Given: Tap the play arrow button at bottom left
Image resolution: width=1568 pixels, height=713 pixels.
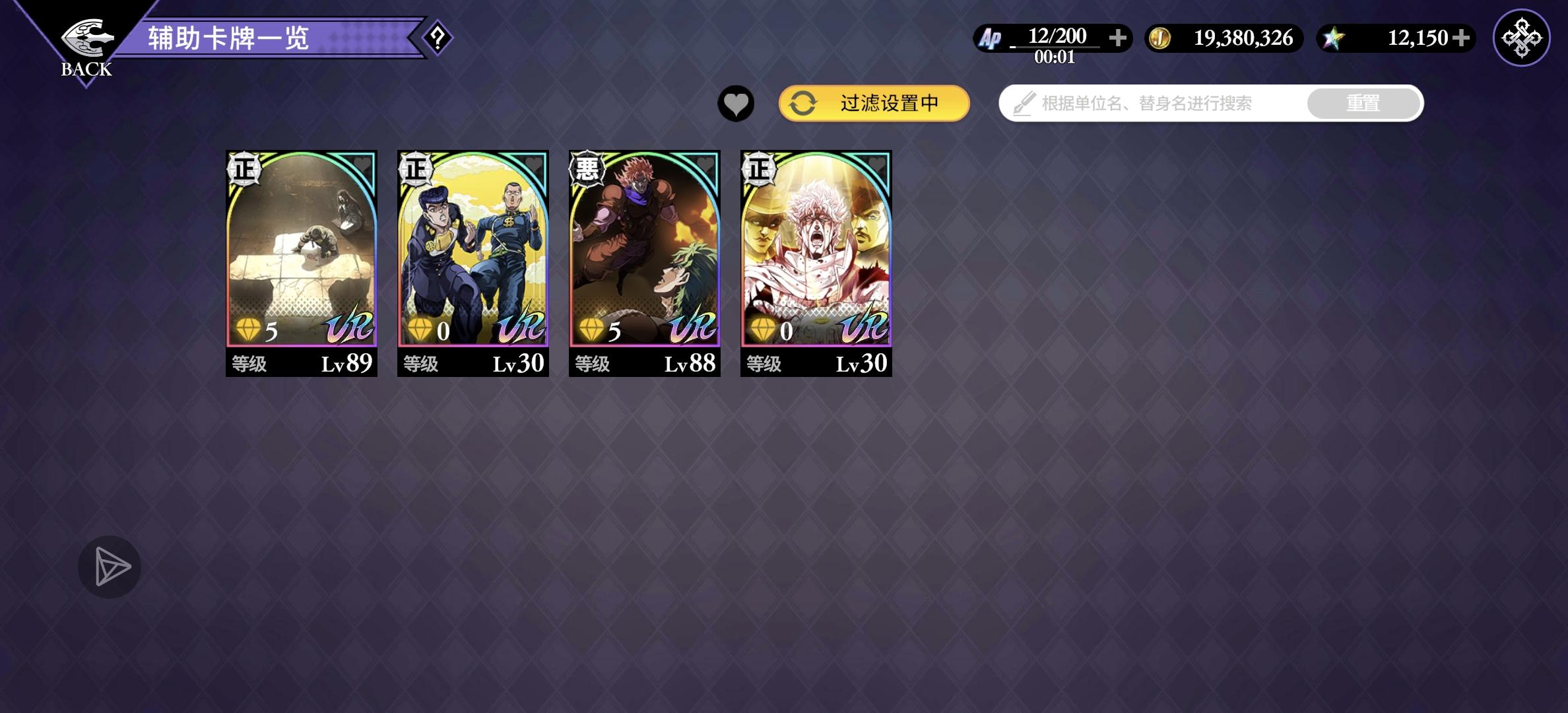Looking at the screenshot, I should (x=109, y=566).
